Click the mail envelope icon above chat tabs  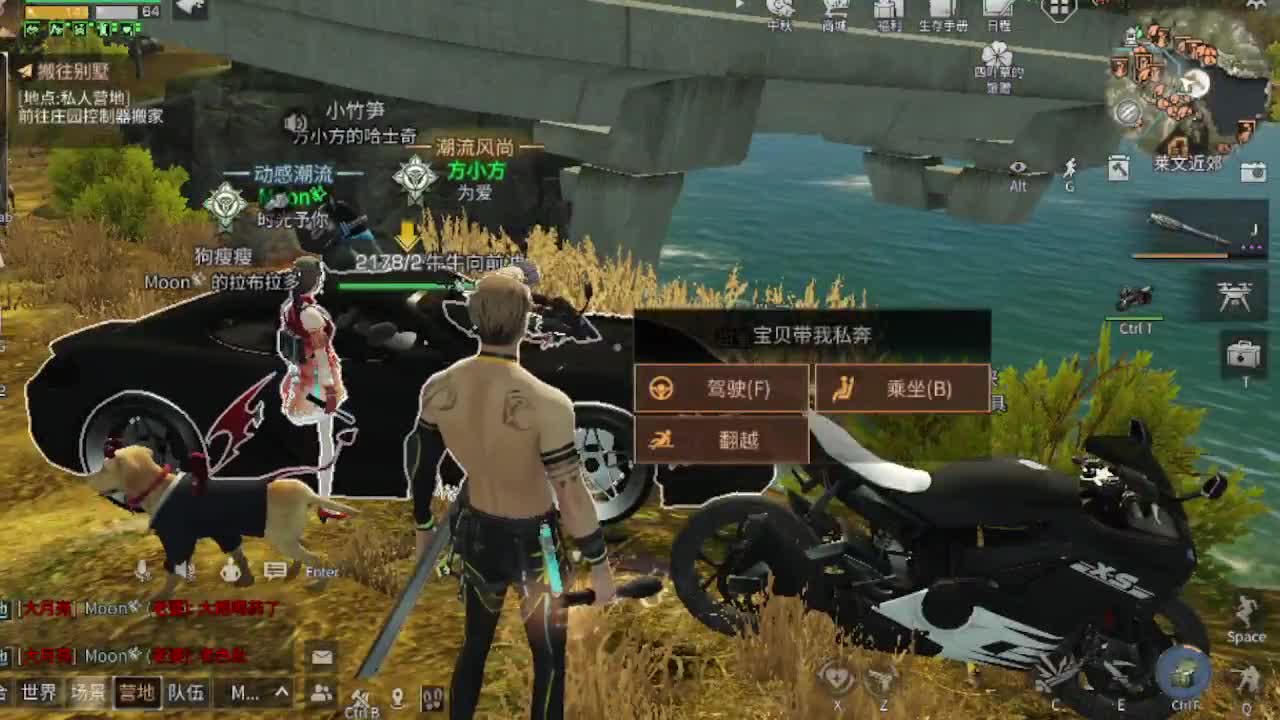click(323, 655)
